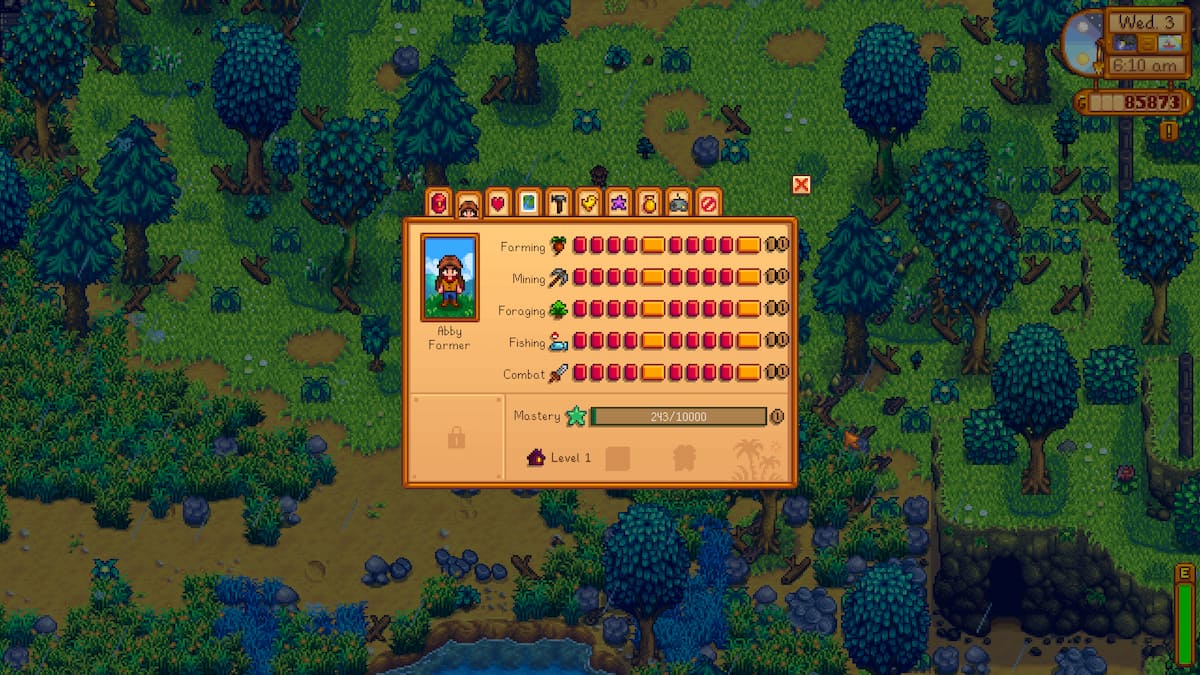Viewport: 1200px width, 675px height.
Task: Click the Foraging tree skill icon
Action: 558,310
